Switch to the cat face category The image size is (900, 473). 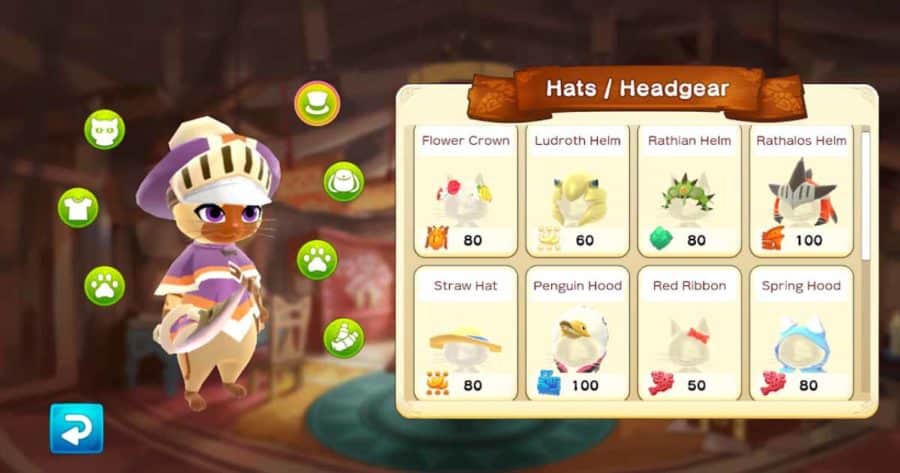(x=104, y=130)
